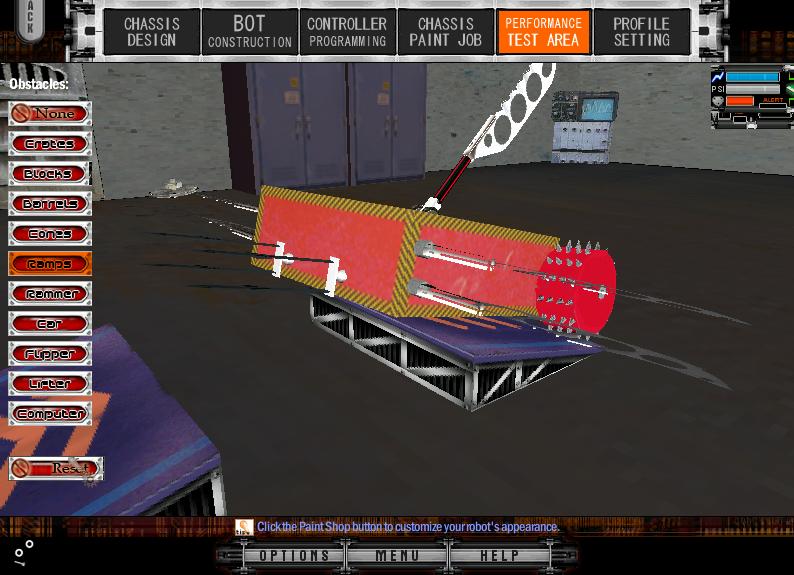The width and height of the screenshot is (794, 575).
Task: Select the Cones obstacle
Action: tap(50, 234)
